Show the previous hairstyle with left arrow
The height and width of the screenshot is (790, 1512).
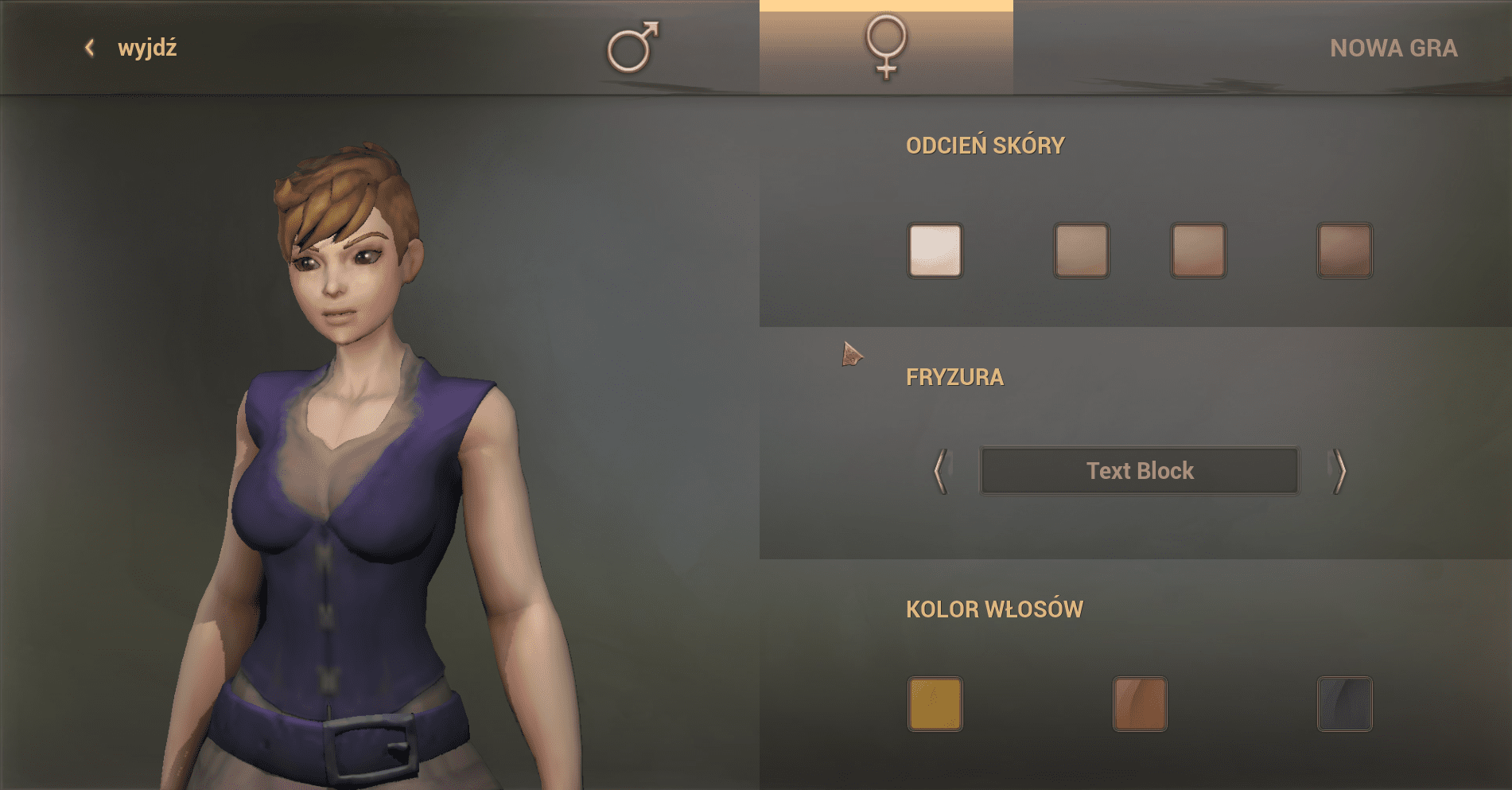click(941, 471)
